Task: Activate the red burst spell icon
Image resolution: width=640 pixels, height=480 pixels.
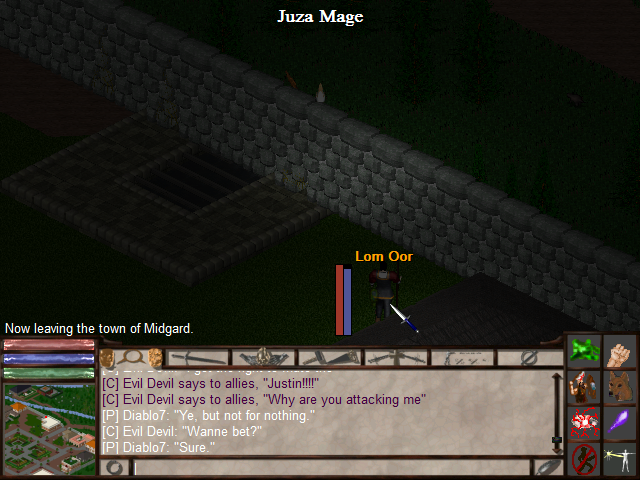Action: 583,423
